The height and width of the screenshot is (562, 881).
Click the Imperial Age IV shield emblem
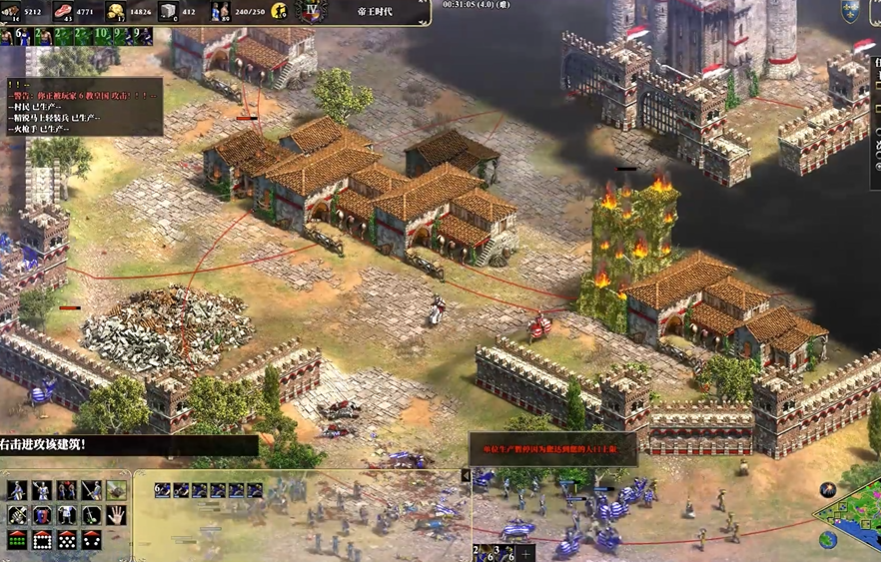[312, 12]
